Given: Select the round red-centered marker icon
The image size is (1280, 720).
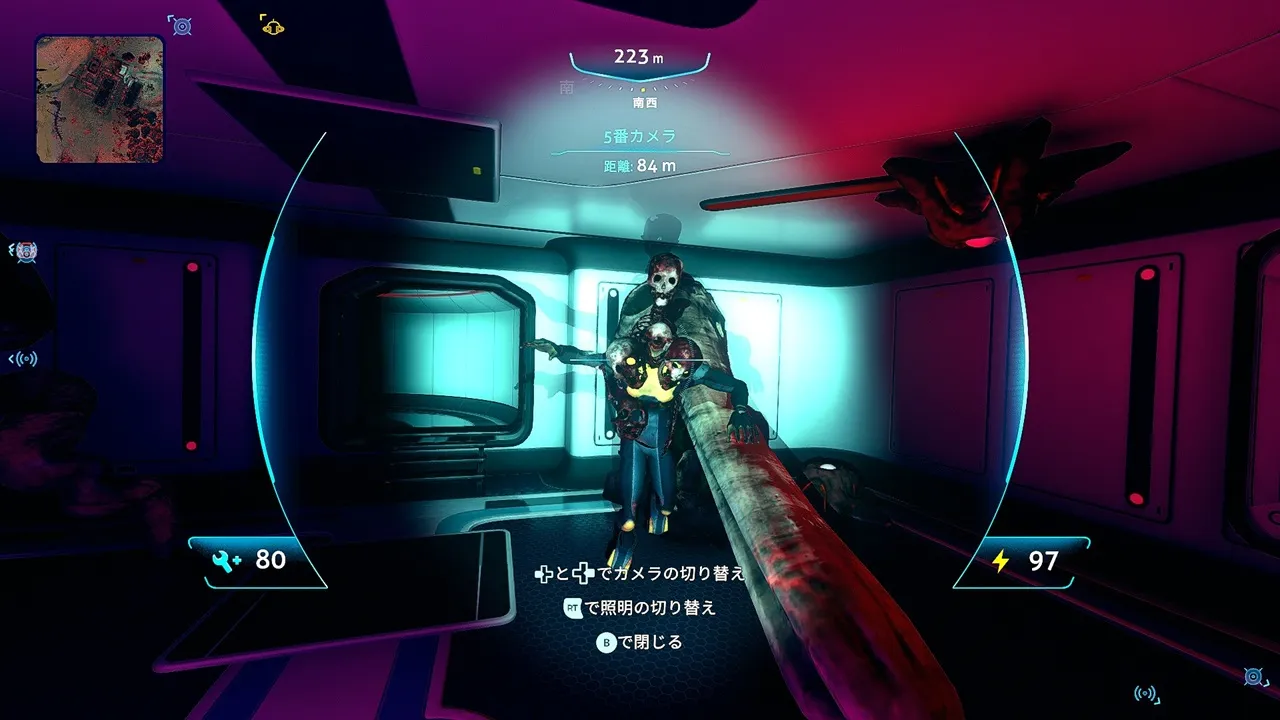Looking at the screenshot, I should point(25,252).
